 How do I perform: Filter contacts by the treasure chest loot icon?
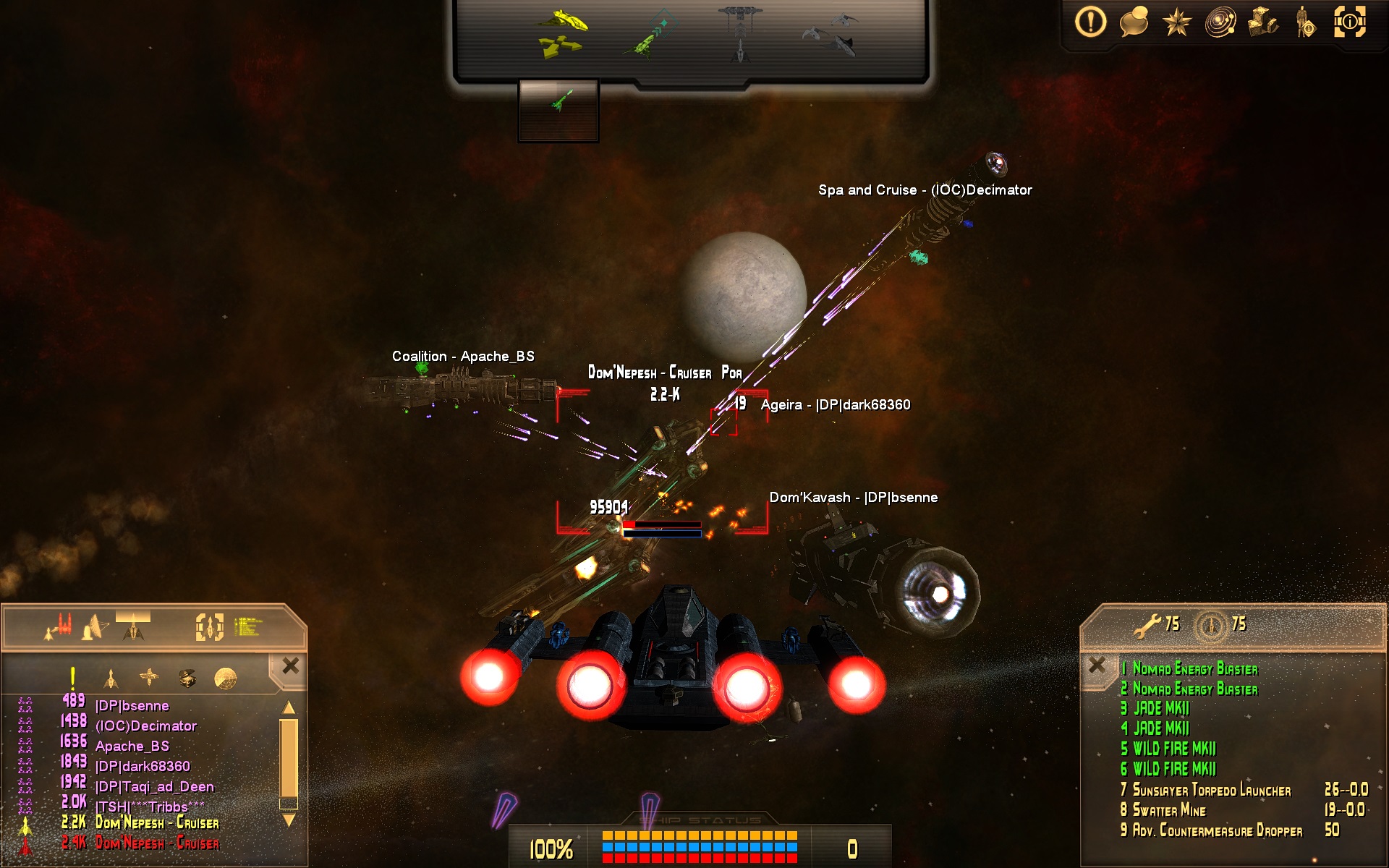point(187,678)
